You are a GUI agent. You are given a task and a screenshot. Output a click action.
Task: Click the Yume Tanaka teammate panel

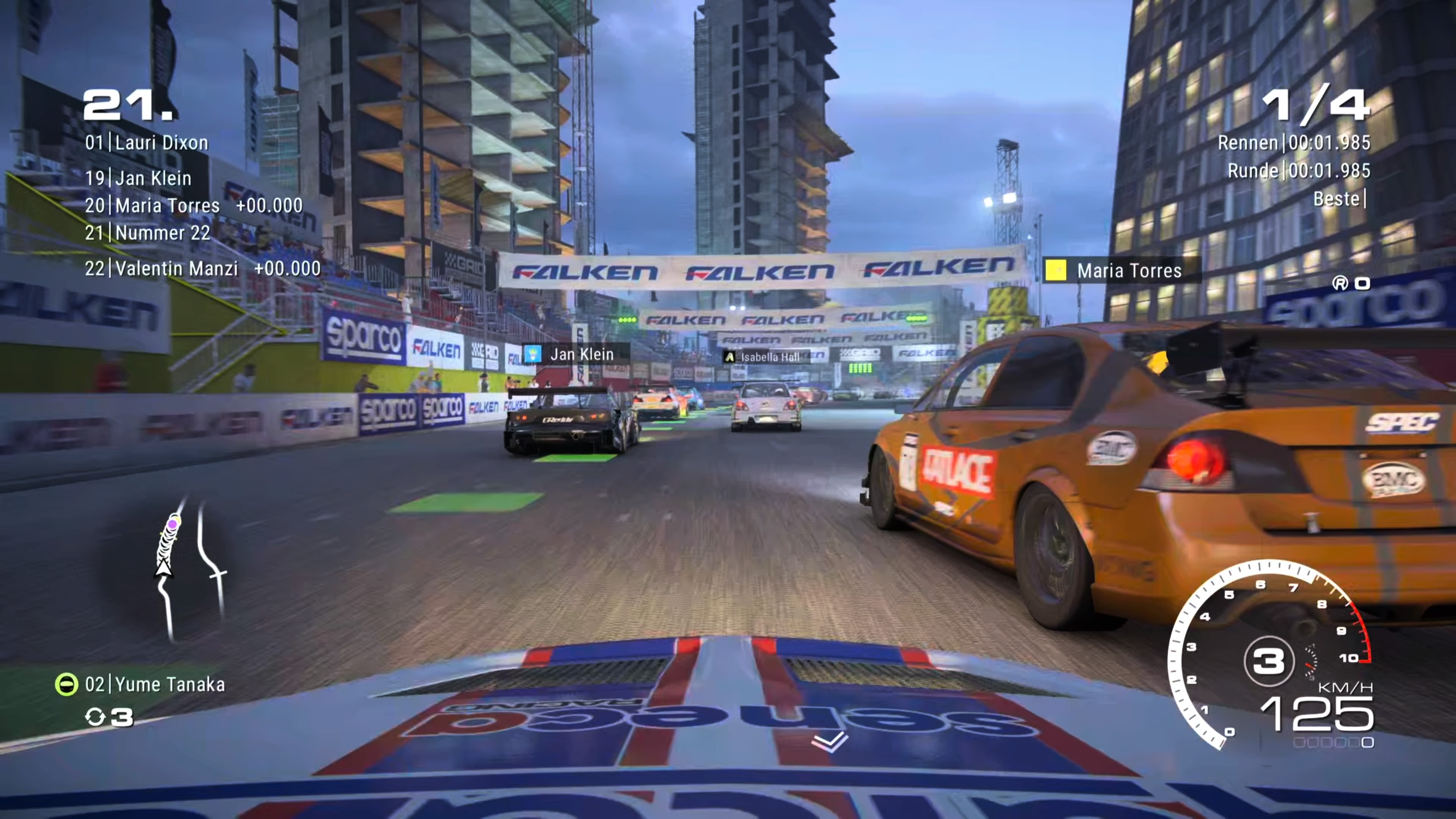click(x=141, y=684)
